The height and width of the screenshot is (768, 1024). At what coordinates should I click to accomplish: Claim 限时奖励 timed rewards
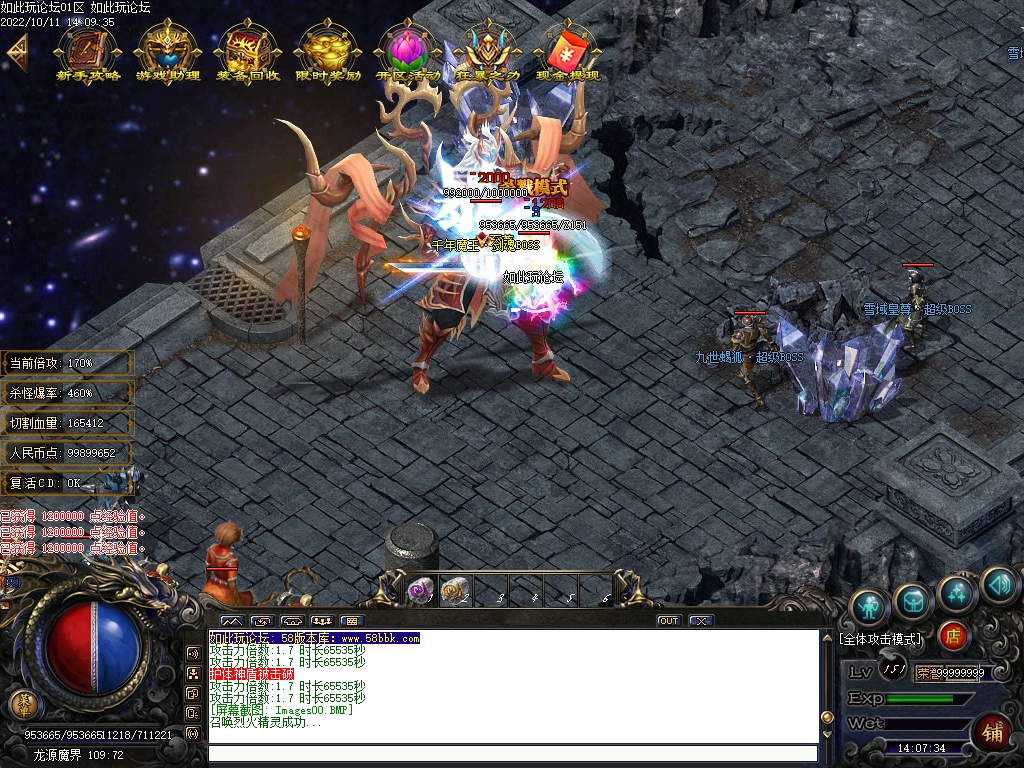tap(327, 48)
